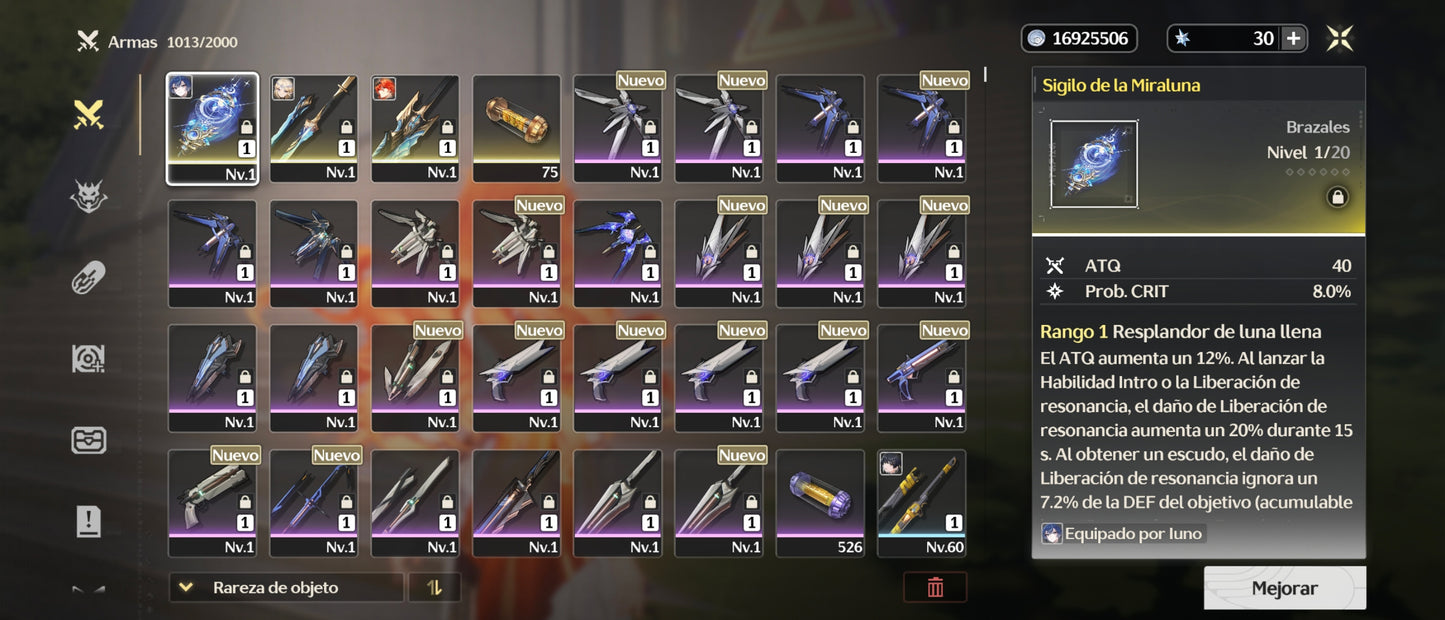Viewport: 1445px width, 620px height.
Task: Open the pill capsule category tab
Action: point(89,278)
